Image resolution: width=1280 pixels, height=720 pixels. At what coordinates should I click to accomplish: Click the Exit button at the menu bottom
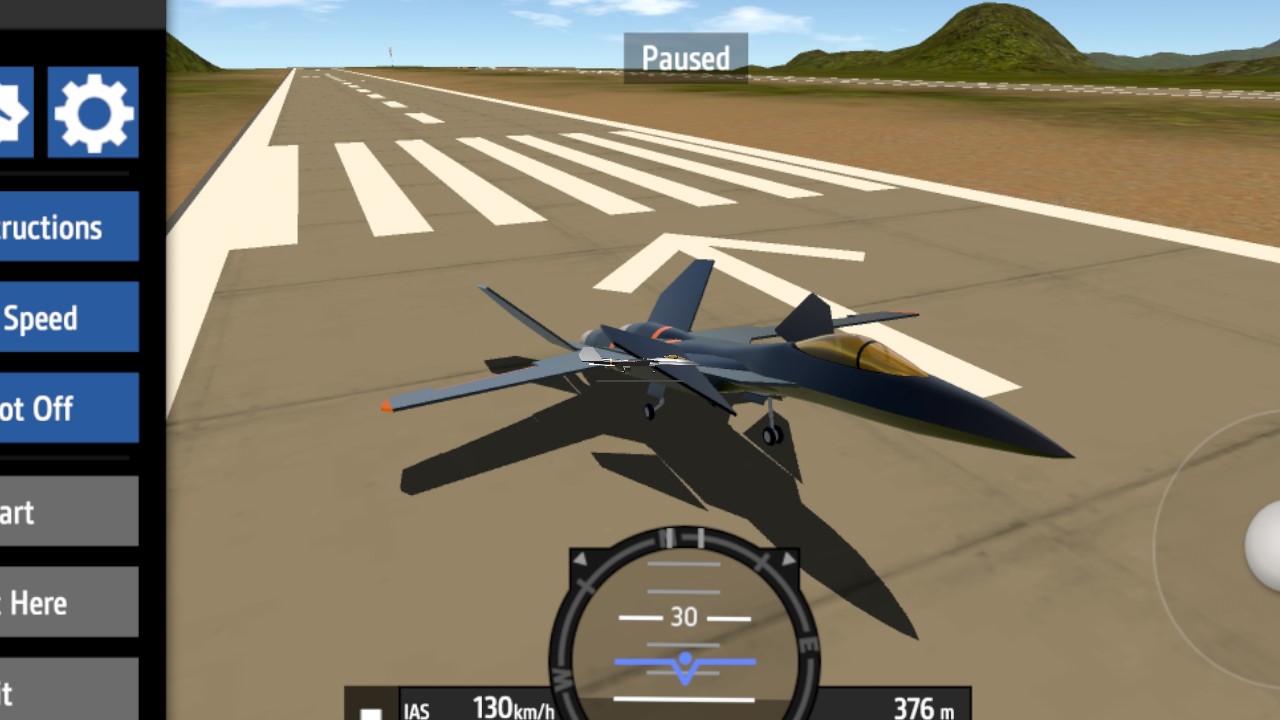[68, 690]
